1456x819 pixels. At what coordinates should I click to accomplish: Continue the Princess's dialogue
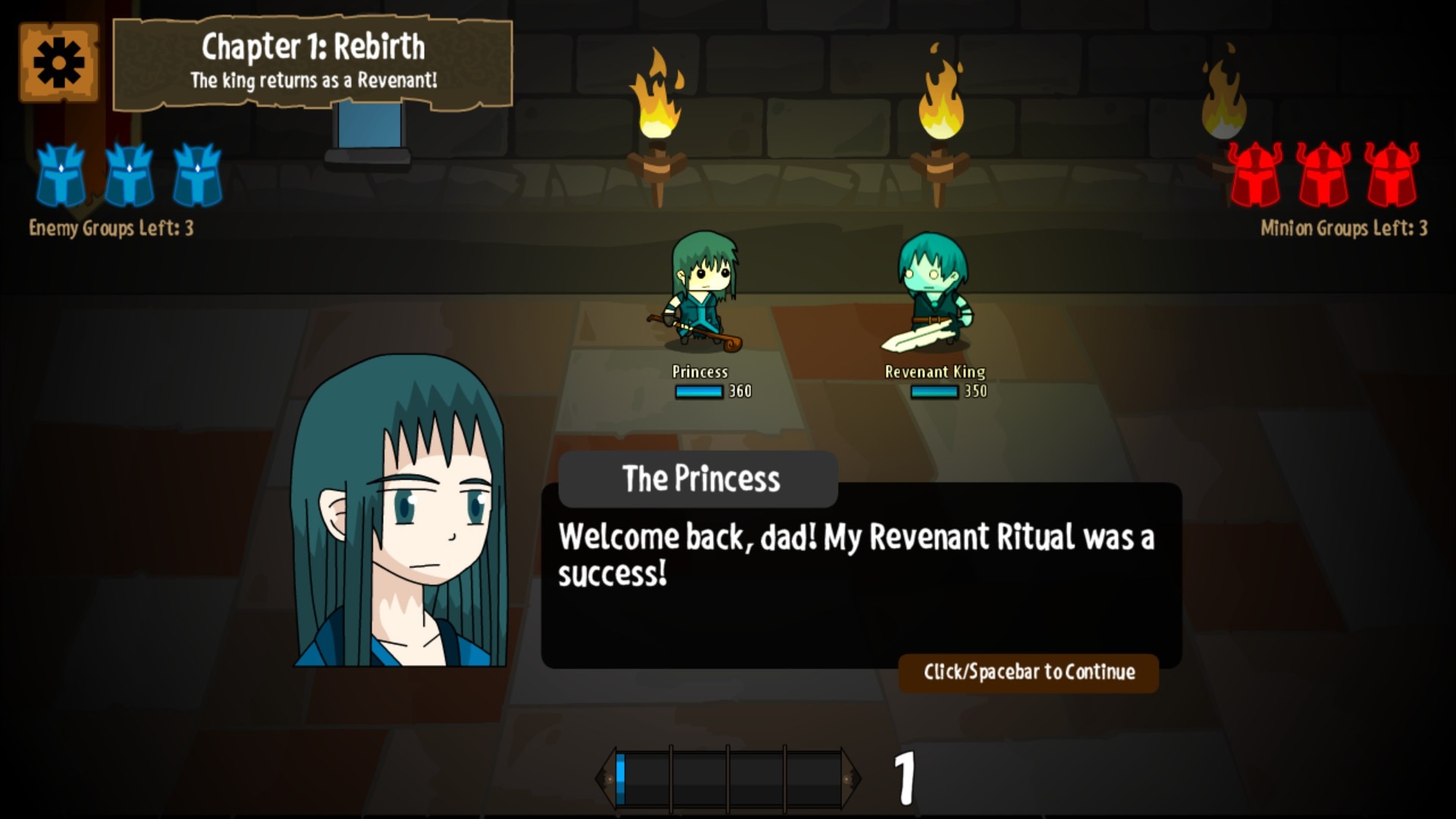point(1028,673)
